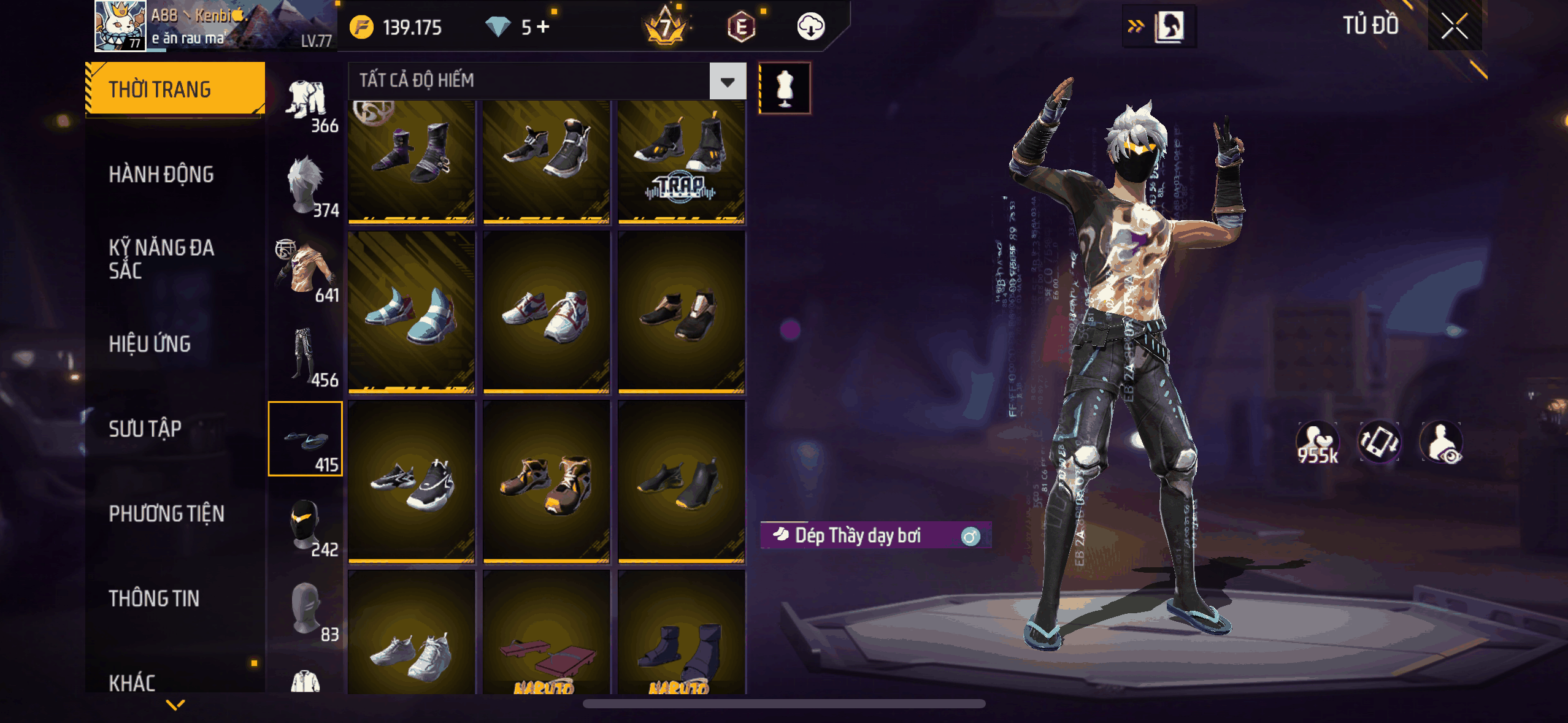Click the mannequin preview button
The image size is (1568, 723).
785,88
